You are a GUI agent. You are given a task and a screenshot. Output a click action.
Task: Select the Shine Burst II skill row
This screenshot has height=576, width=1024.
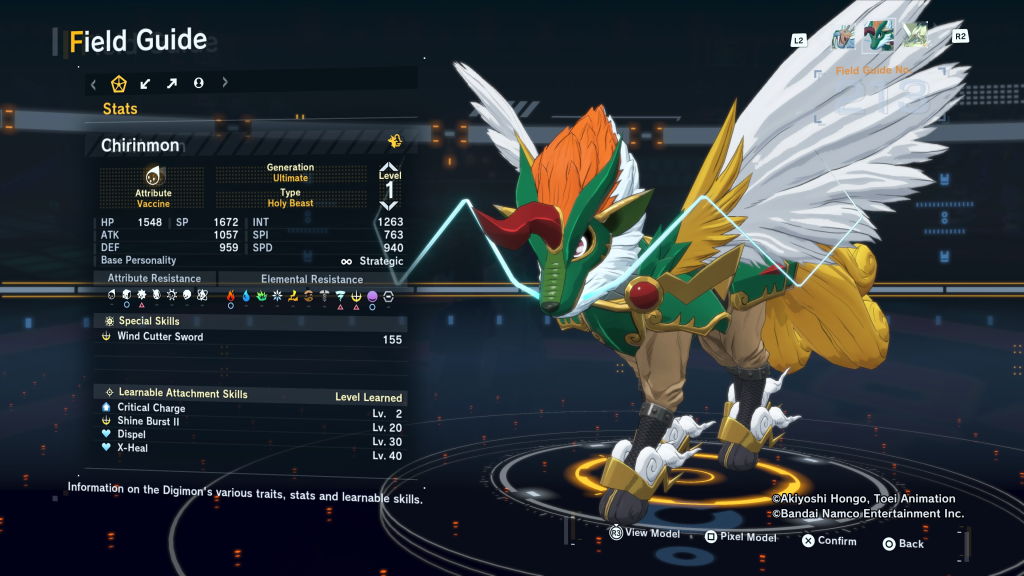(x=149, y=421)
